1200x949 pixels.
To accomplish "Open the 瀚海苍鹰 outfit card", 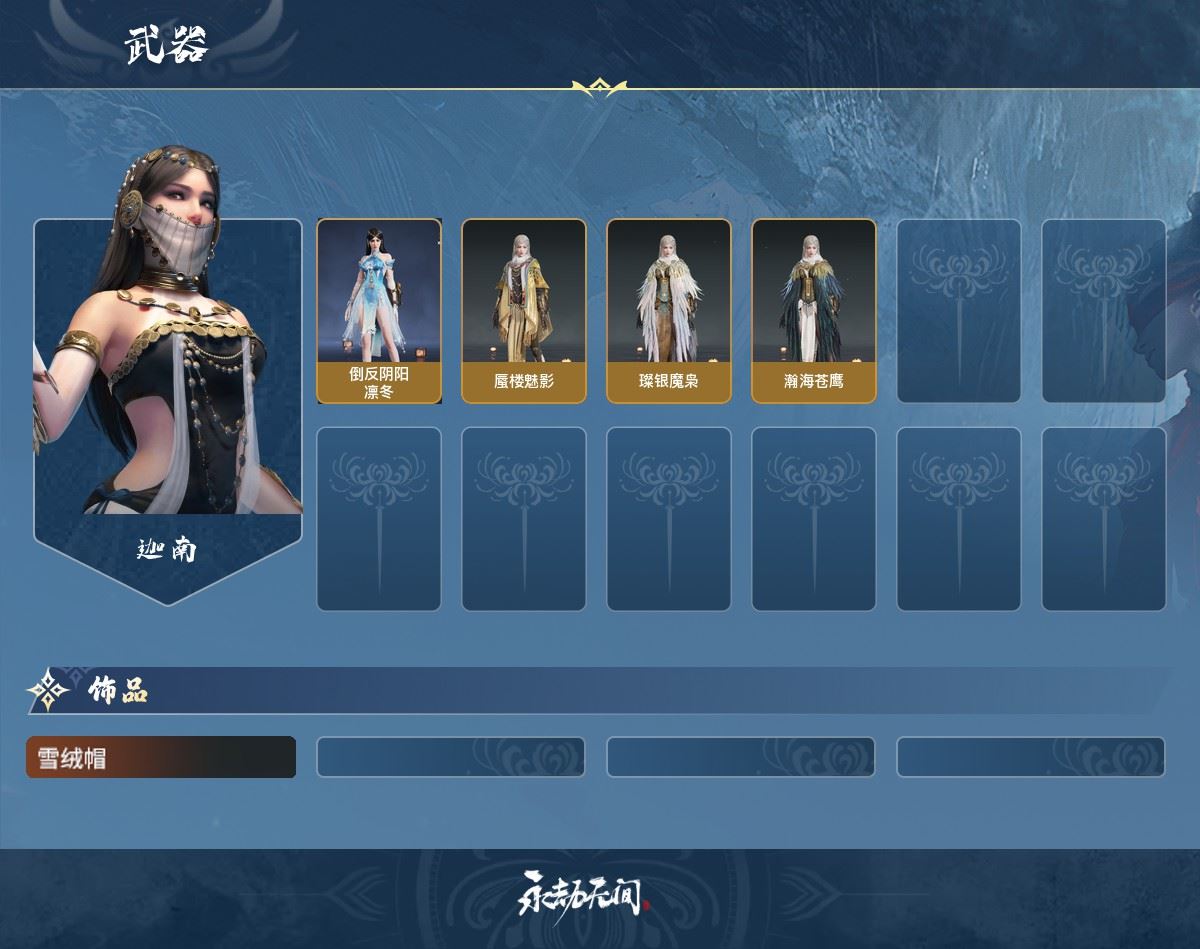I will coord(813,311).
